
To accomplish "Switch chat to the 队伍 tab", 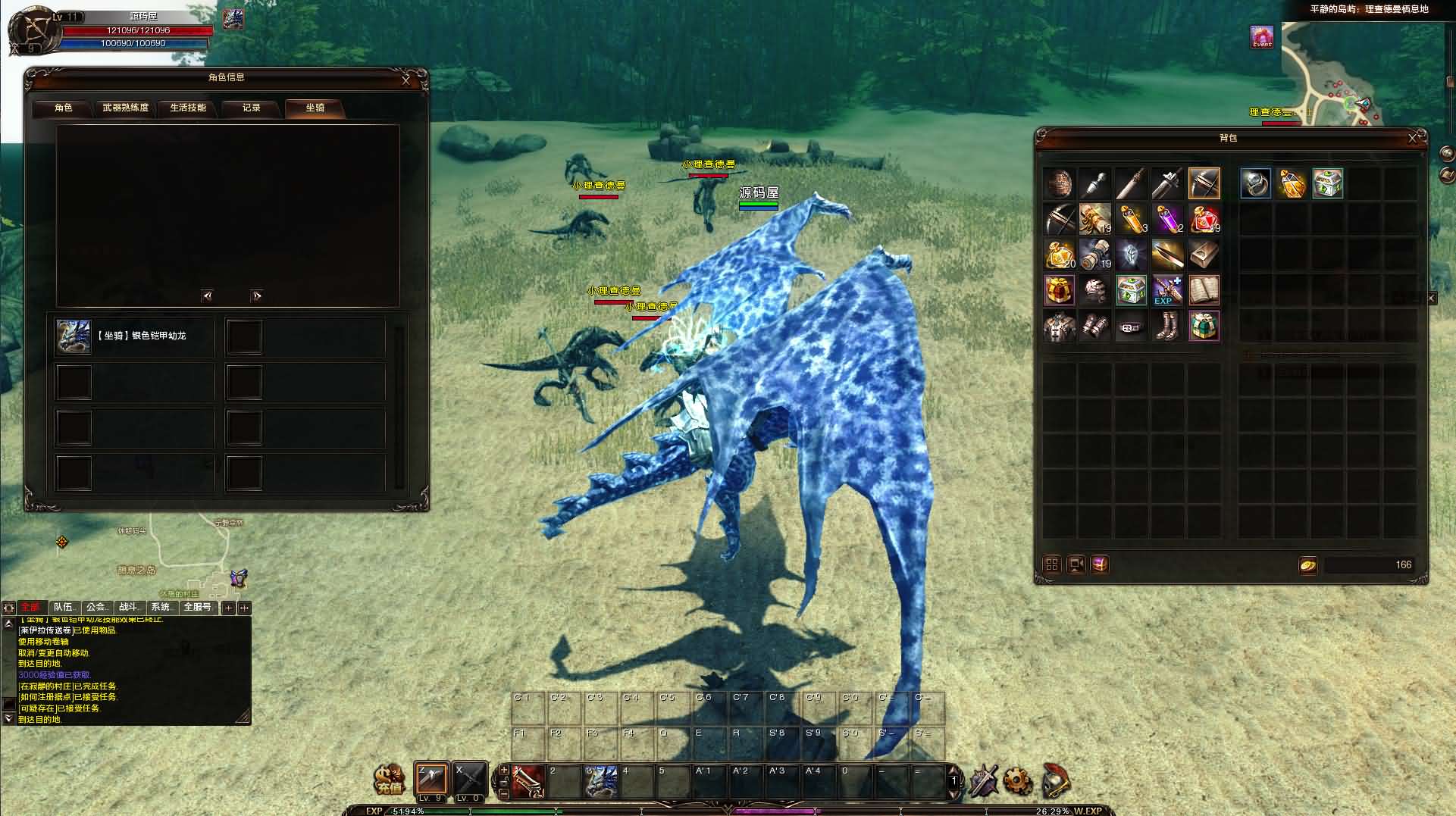I will click(x=64, y=608).
